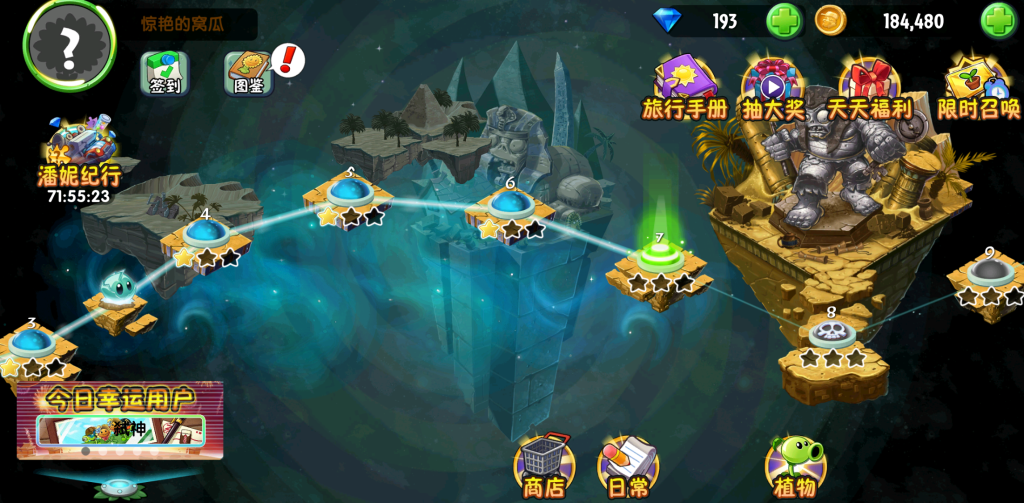
Task: Open the 图鉴 almanac
Action: 248,73
